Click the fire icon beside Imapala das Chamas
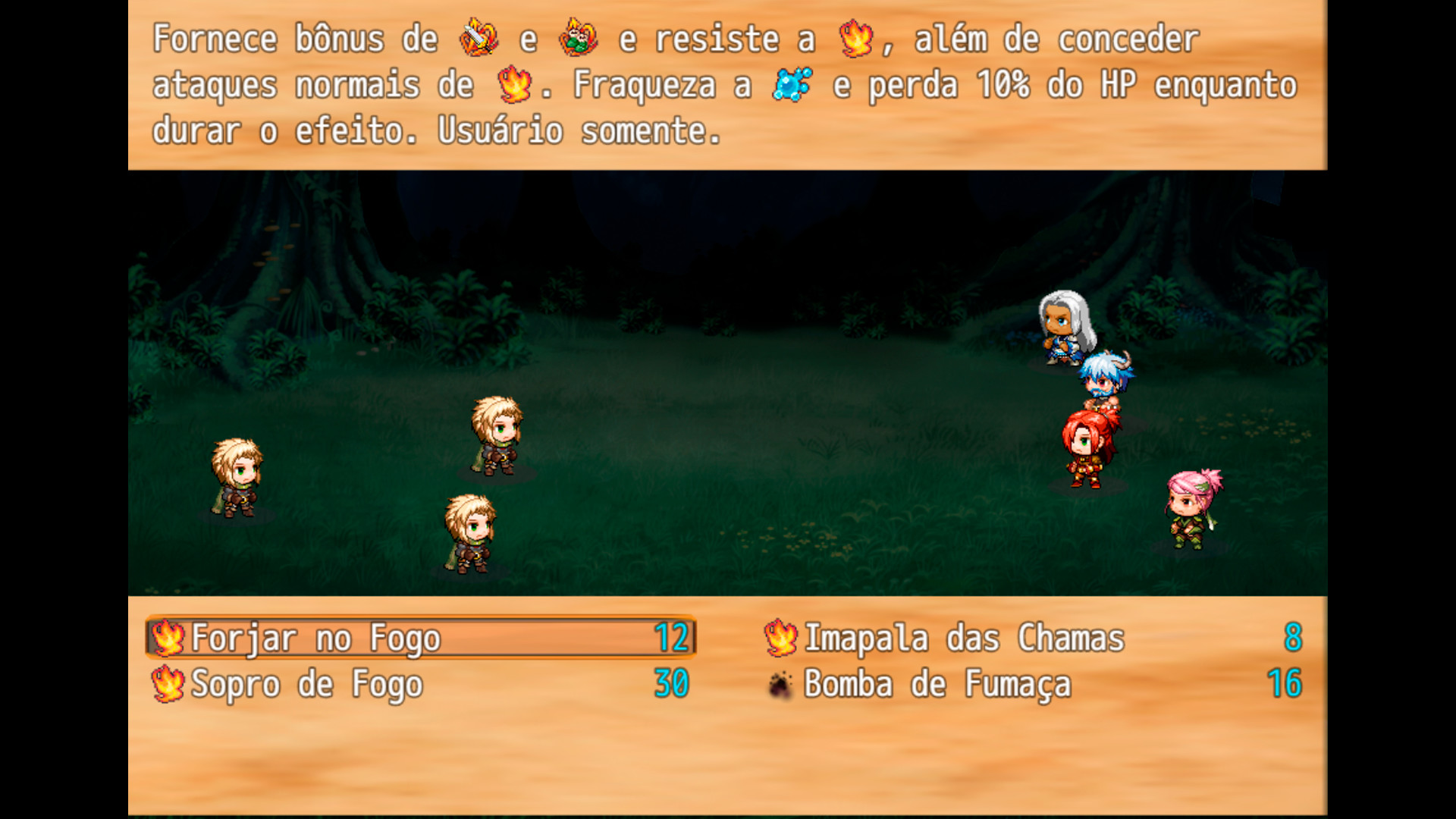This screenshot has width=1456, height=819. pyautogui.click(x=779, y=638)
